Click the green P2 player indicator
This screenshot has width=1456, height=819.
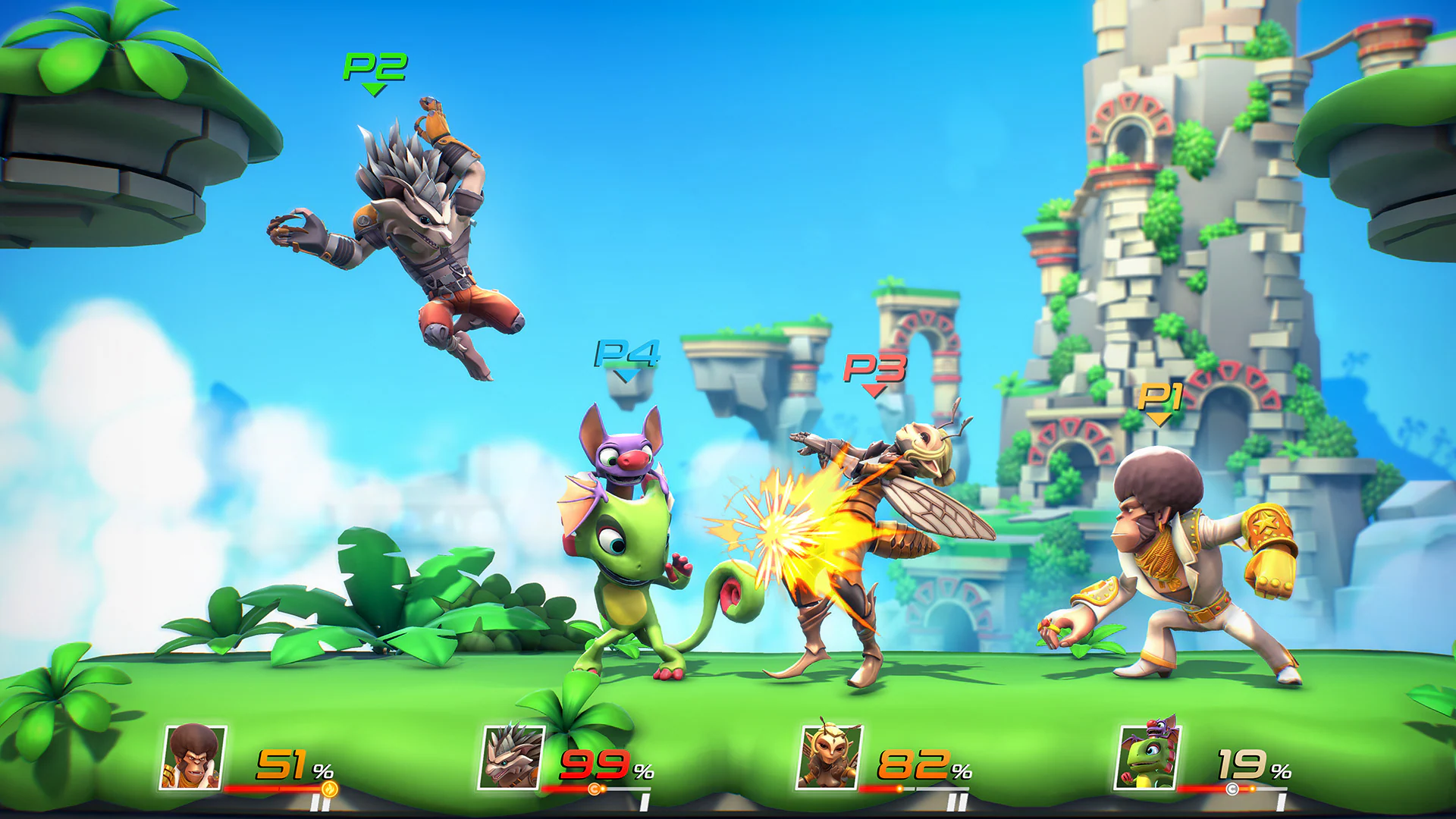[x=375, y=72]
